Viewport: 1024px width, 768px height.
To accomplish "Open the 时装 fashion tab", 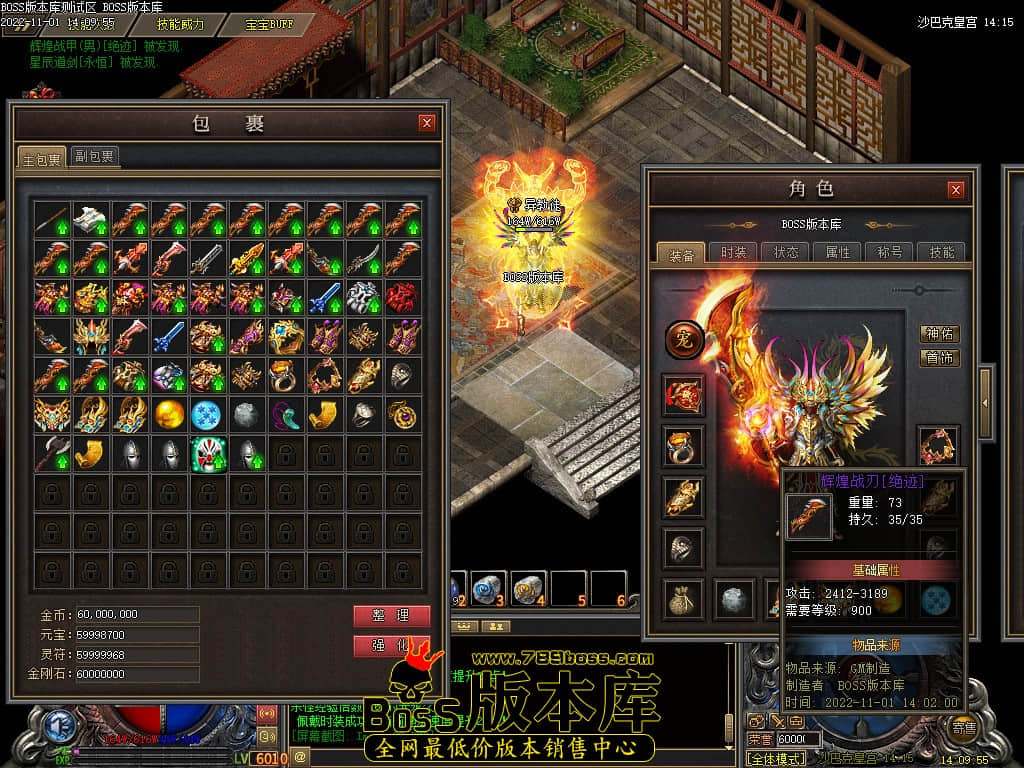I will [x=733, y=253].
